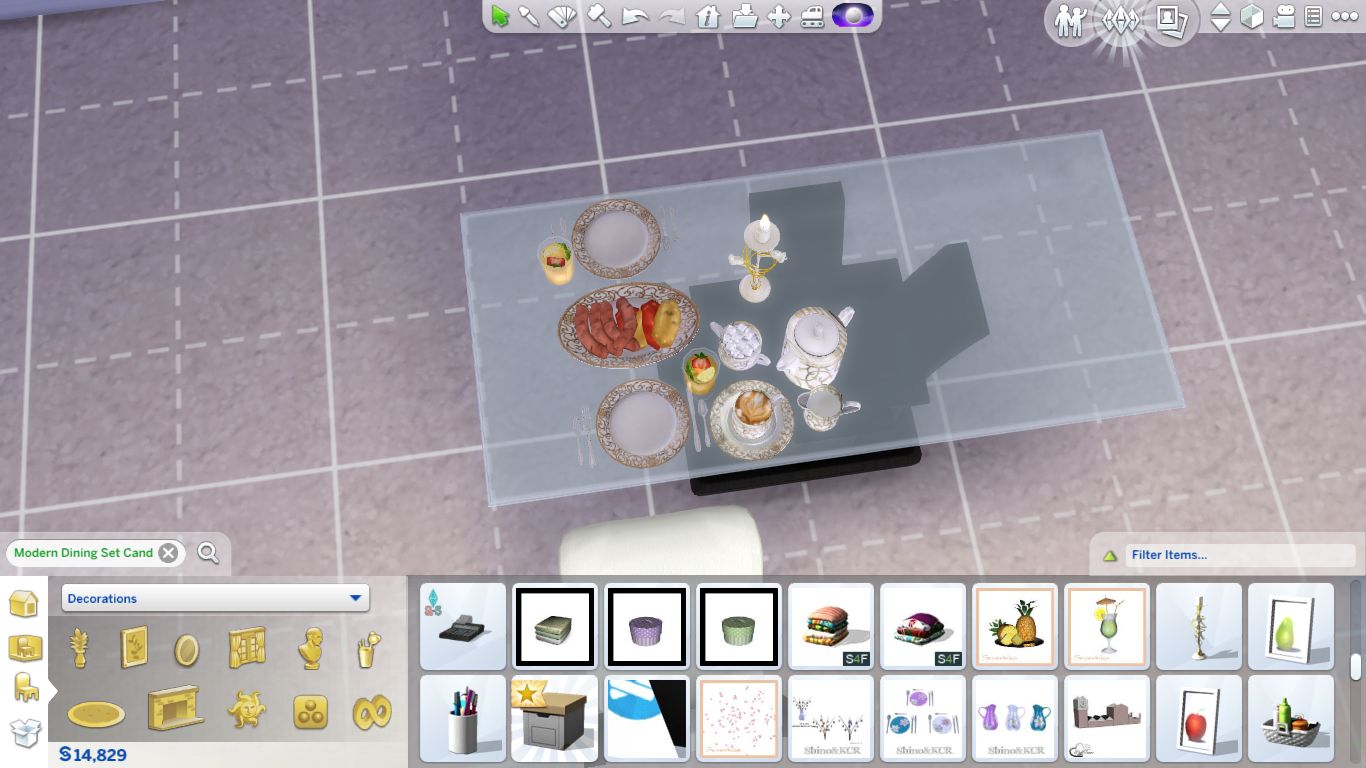The width and height of the screenshot is (1366, 768).
Task: Select the Rugs category icon
Action: pos(96,713)
